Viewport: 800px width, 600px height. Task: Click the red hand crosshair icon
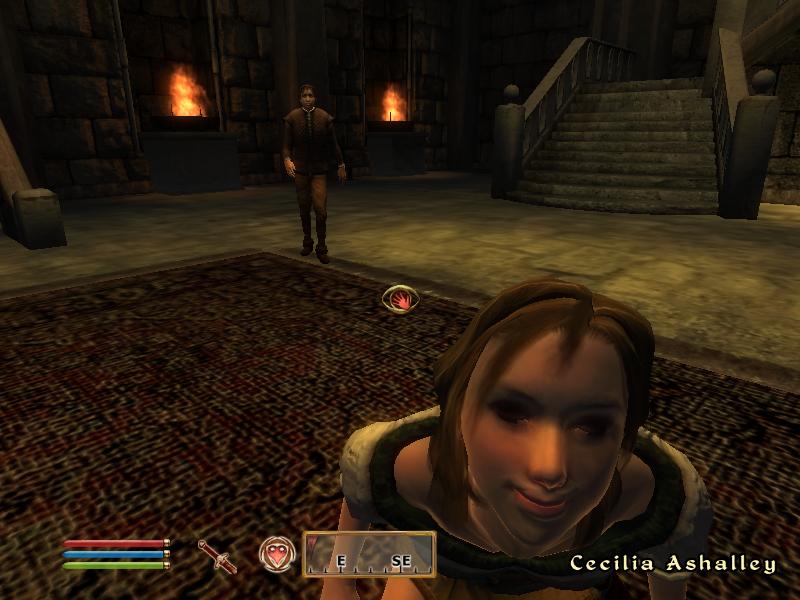click(400, 298)
